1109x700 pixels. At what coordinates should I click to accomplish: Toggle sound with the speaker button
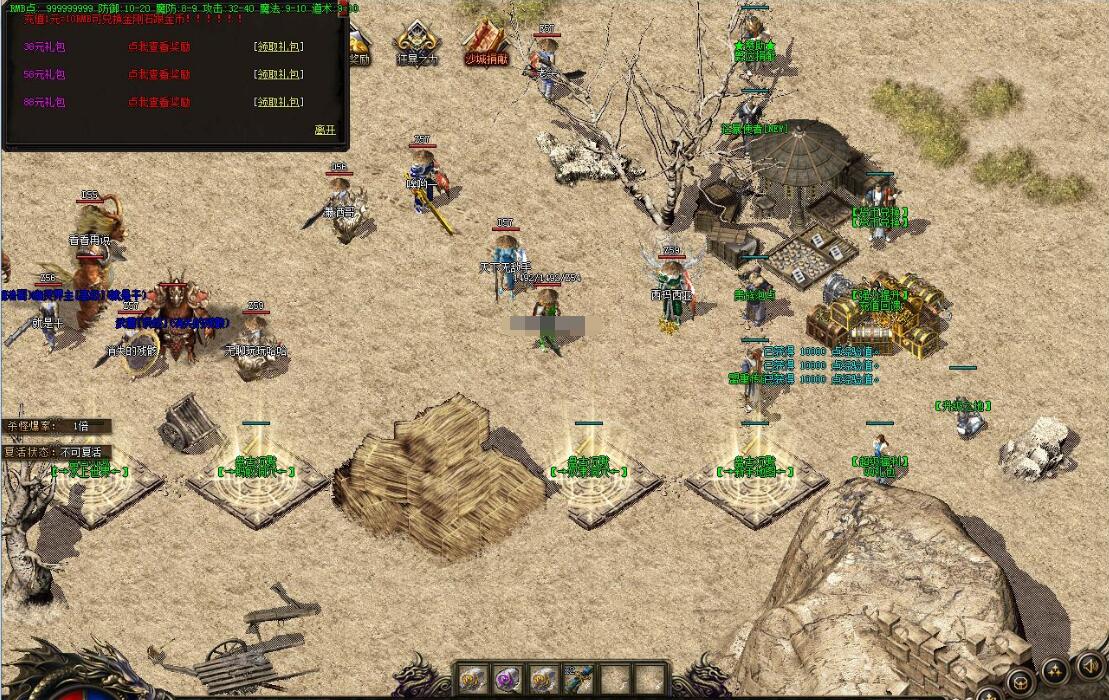click(x=1089, y=665)
